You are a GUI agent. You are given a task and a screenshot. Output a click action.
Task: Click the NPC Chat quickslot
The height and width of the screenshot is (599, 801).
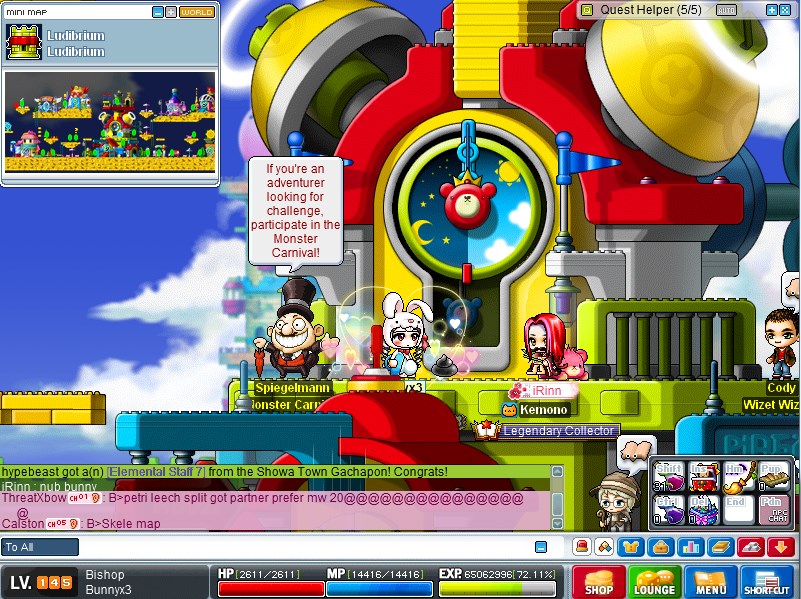[x=771, y=510]
